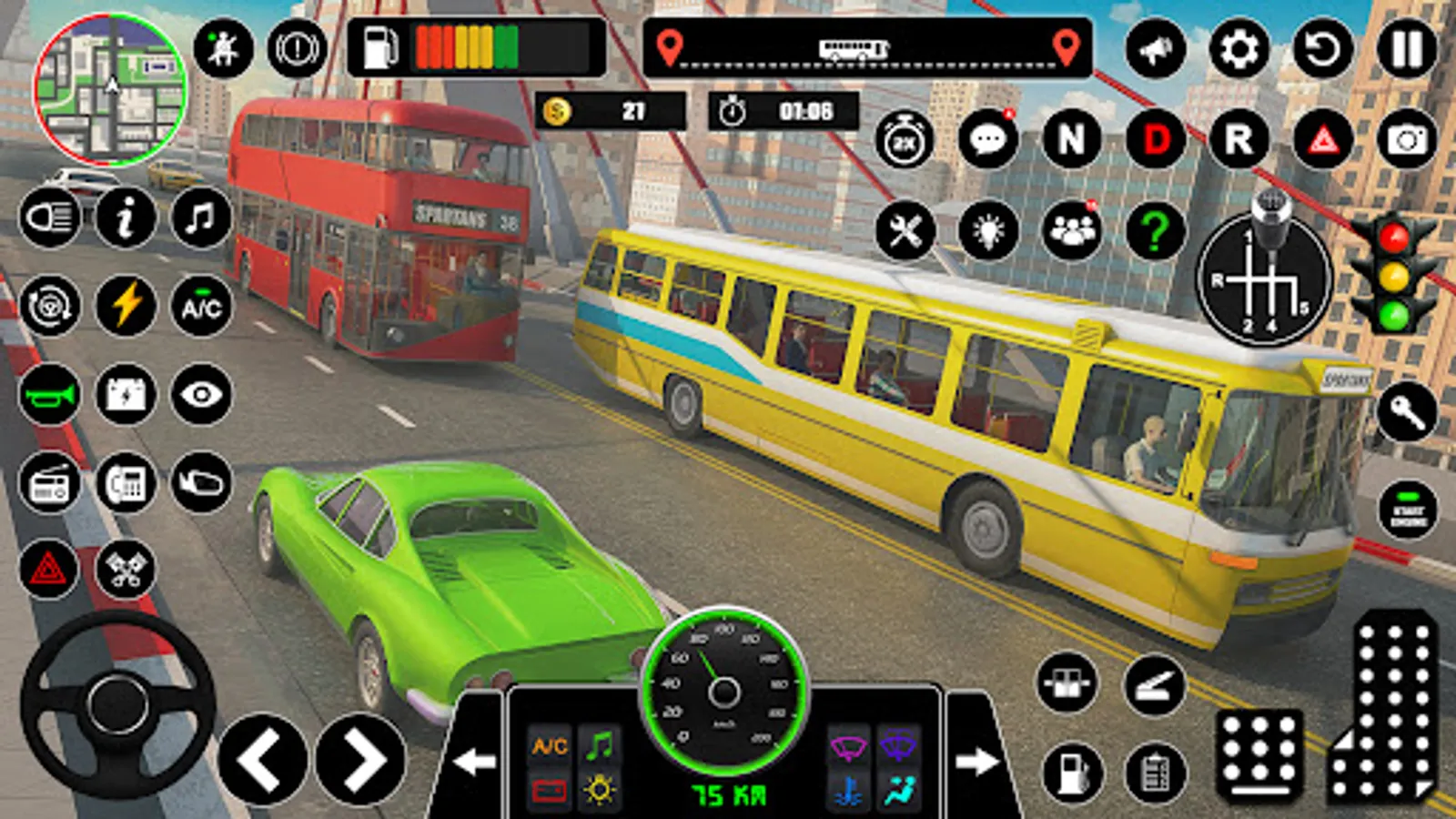Tap the circular restart arrow button
Screen dimensions: 1456x819
1322,50
